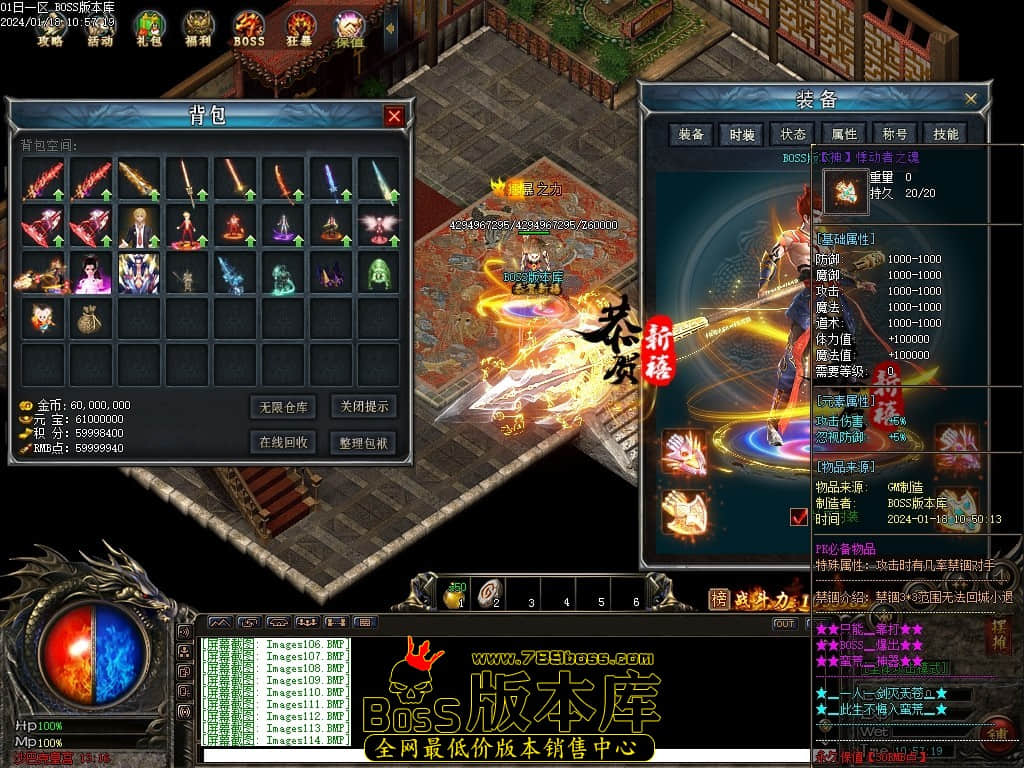Open the 福利 welfare icon
This screenshot has width=1024, height=768.
point(200,28)
